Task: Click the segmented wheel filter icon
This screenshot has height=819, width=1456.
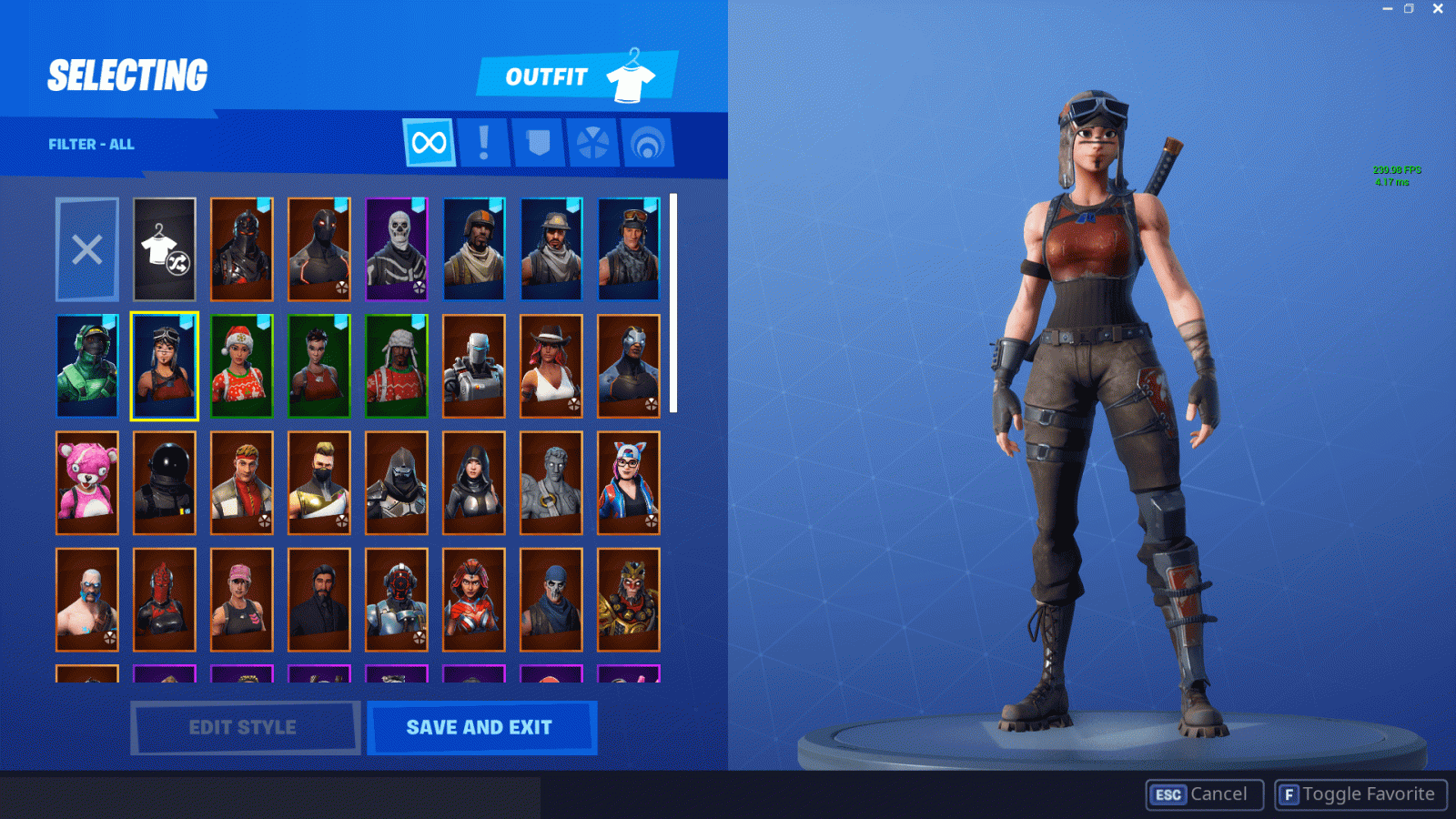Action: point(593,142)
